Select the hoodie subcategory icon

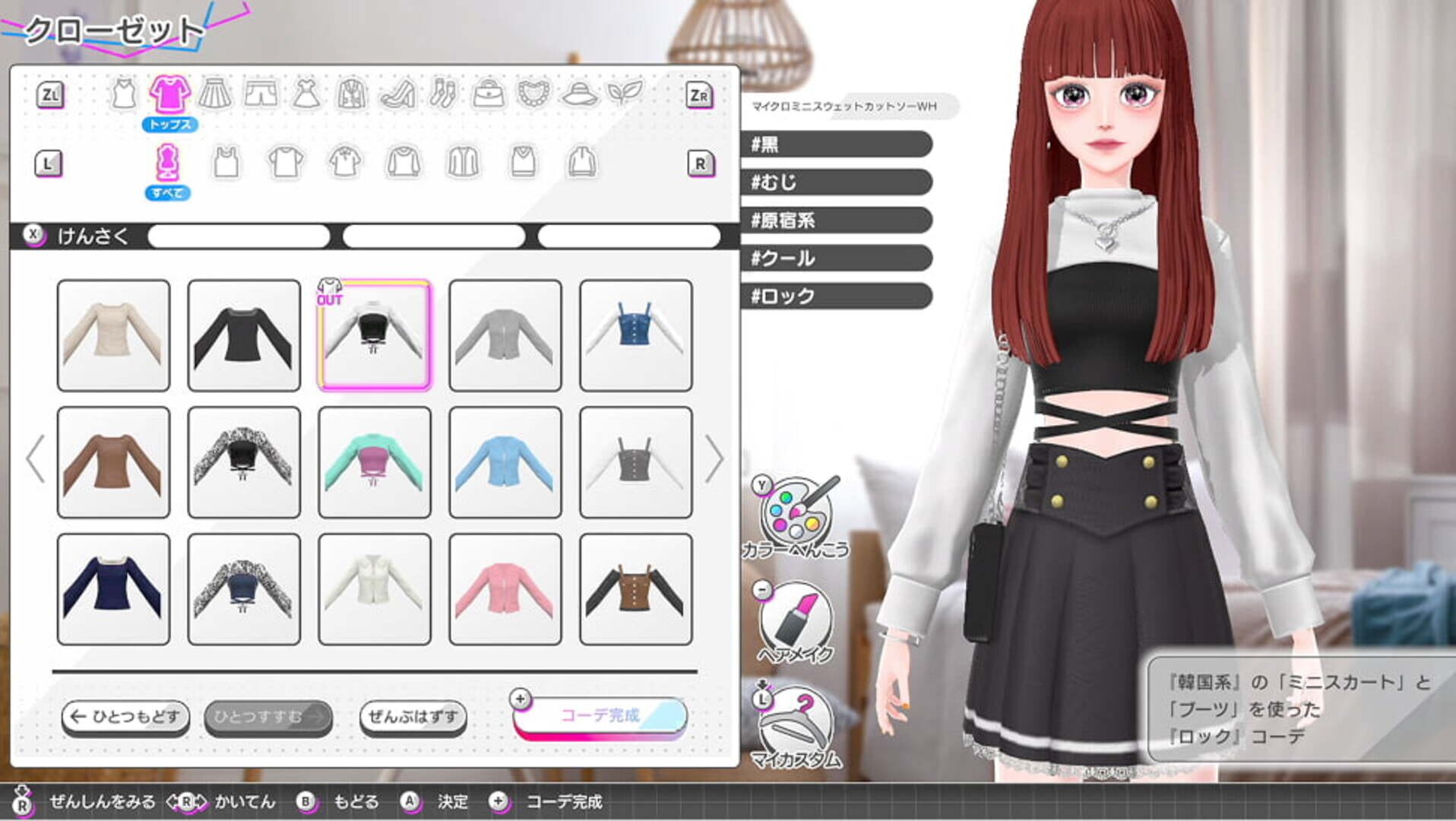(581, 162)
